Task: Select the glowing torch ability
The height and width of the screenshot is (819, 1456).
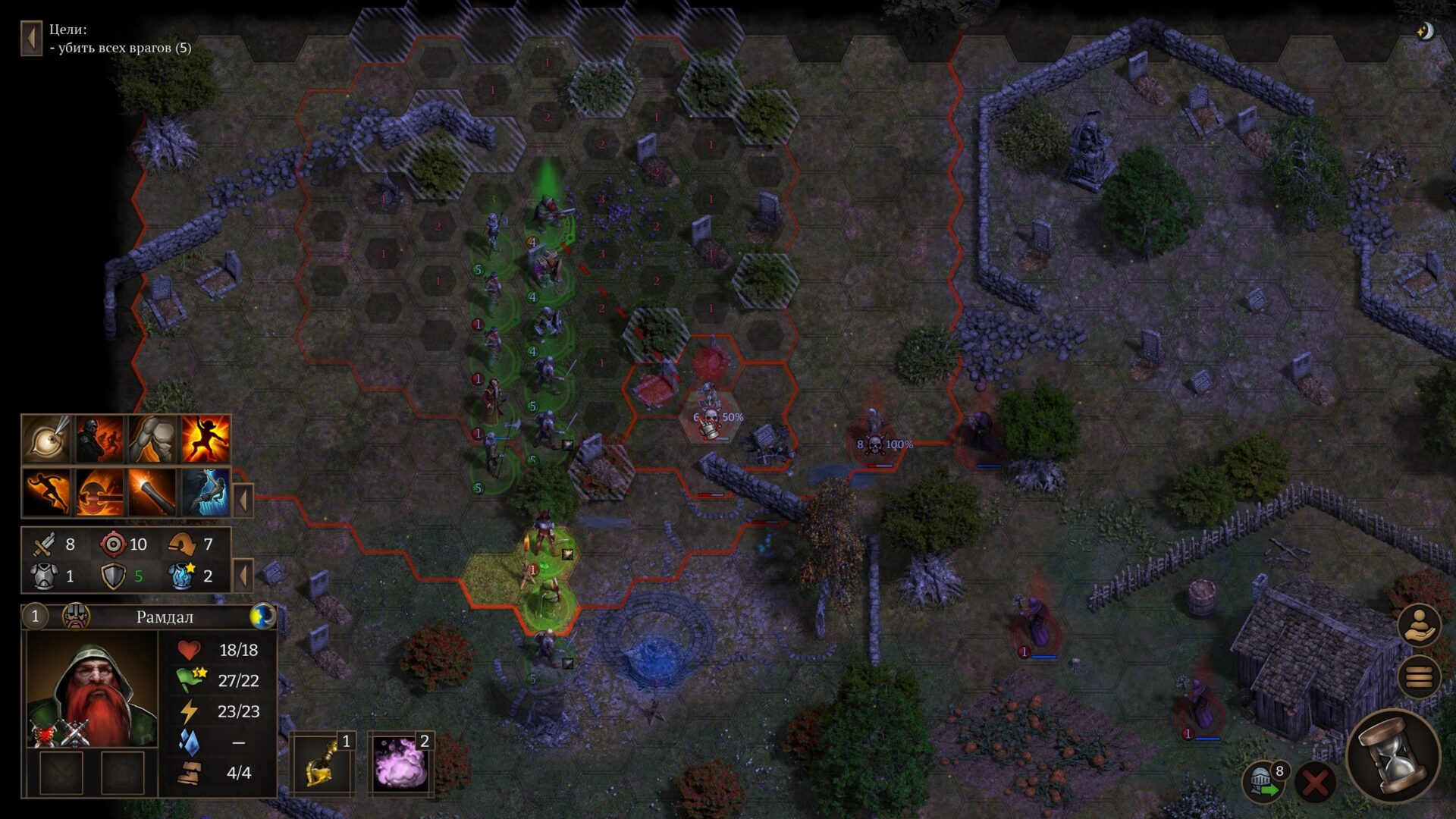Action: pos(152,492)
